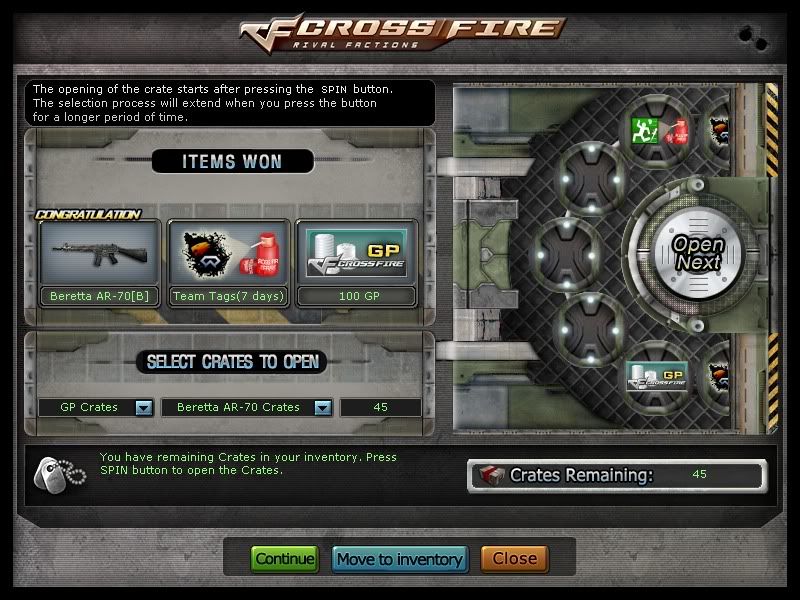Continue opening crates
This screenshot has width=800, height=600.
[284, 559]
